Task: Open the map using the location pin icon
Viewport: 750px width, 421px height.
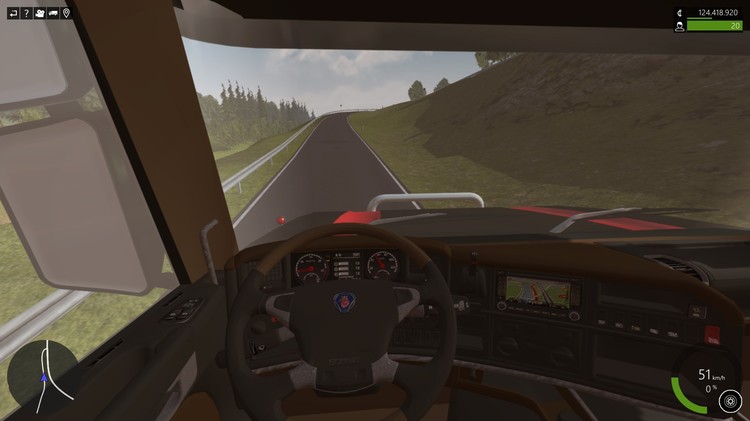Action: pyautogui.click(x=66, y=13)
